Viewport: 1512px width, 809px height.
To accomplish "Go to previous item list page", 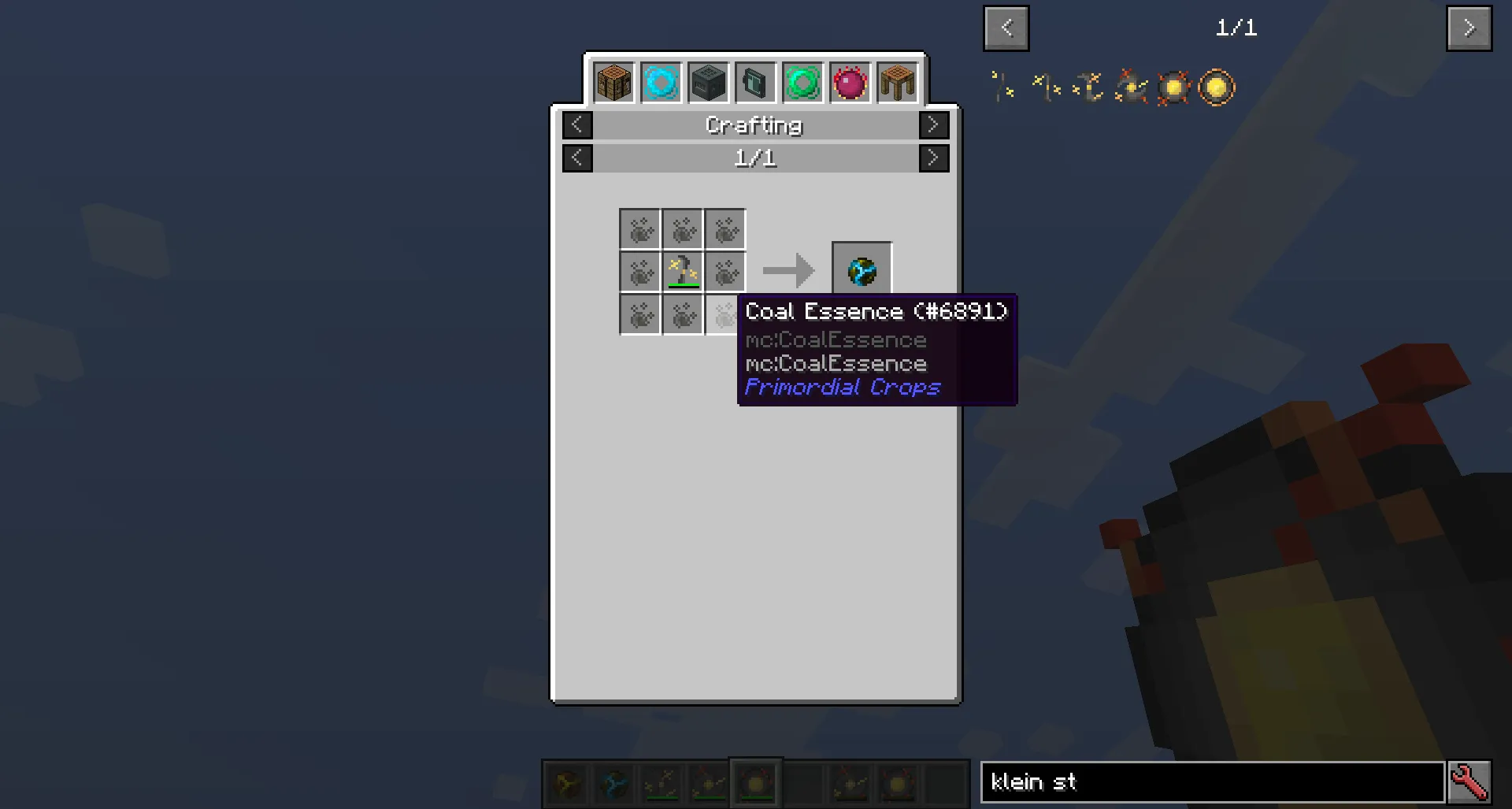I will 1006,28.
